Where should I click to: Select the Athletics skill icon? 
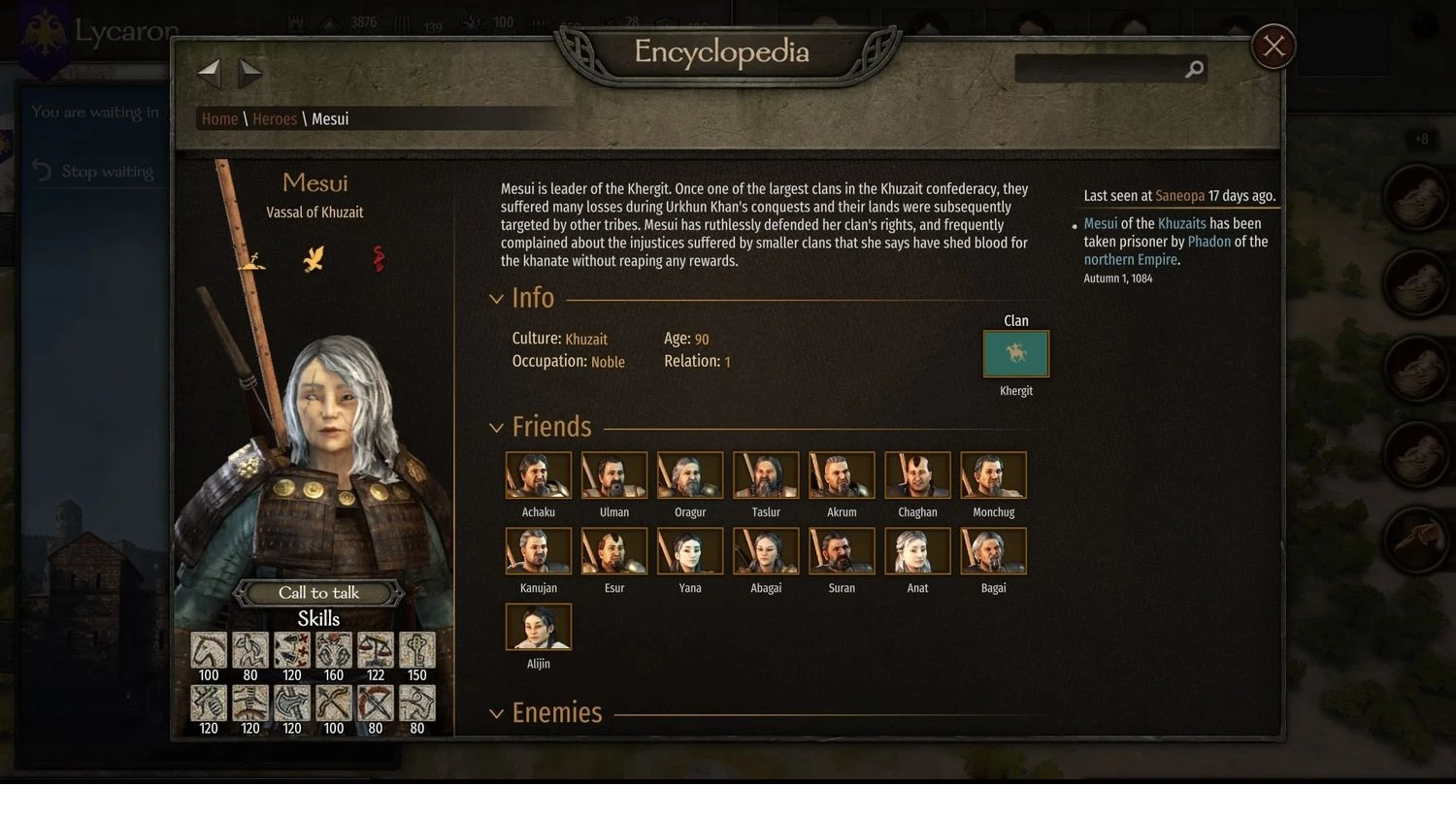pos(250,650)
